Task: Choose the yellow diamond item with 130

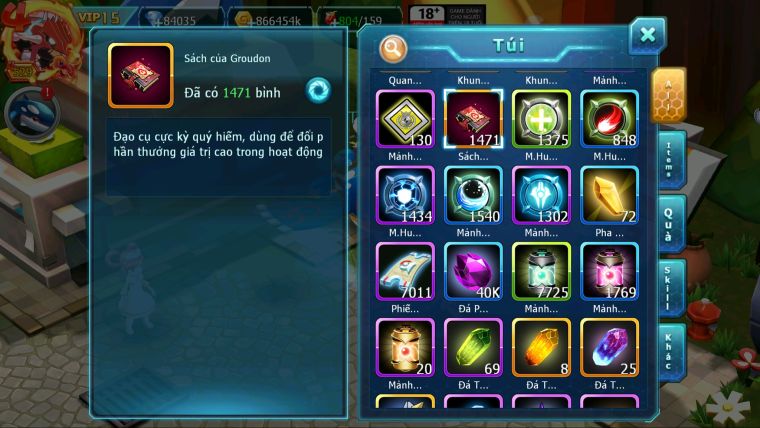Action: click(x=405, y=119)
